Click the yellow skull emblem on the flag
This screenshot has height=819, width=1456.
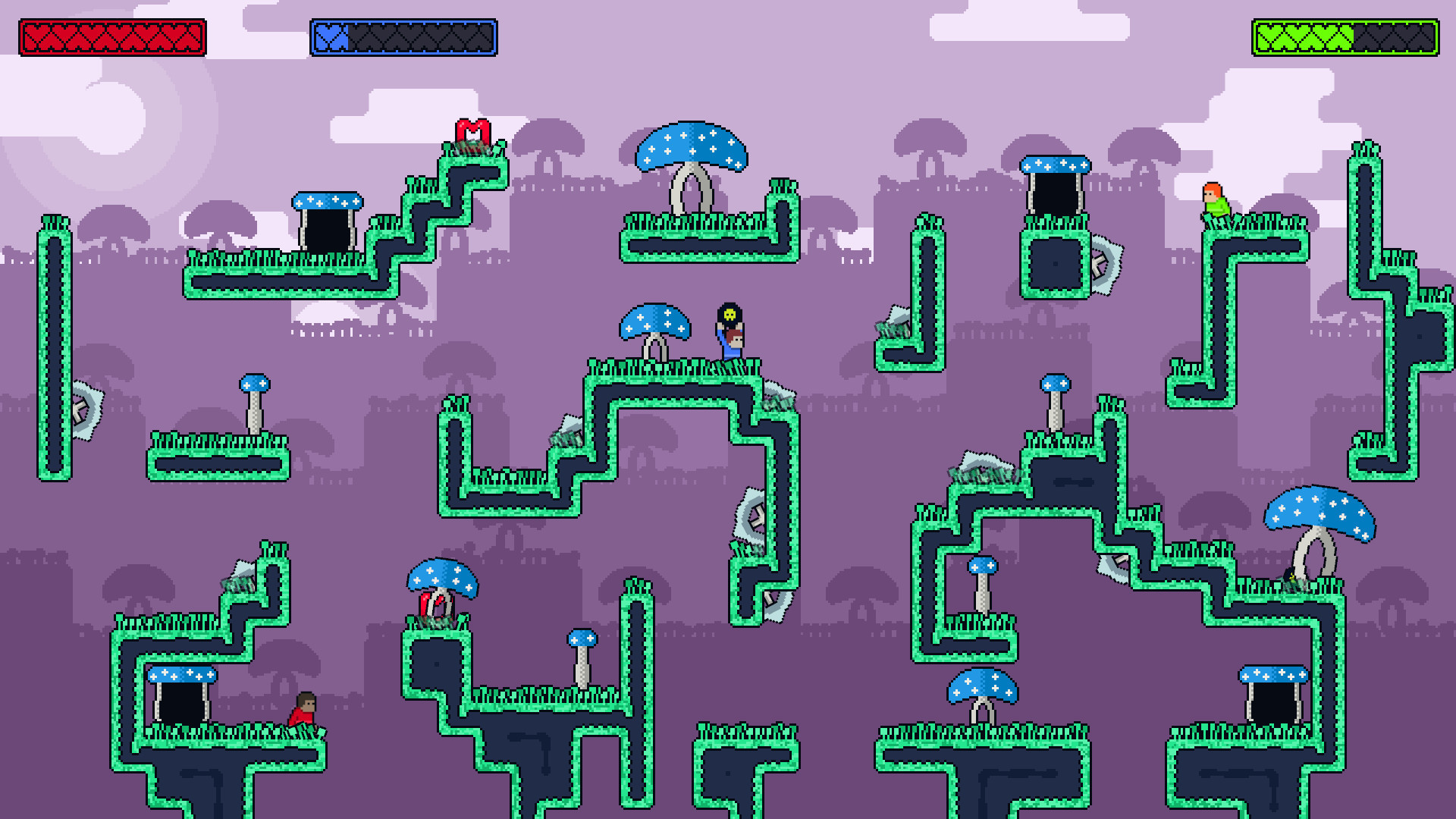[729, 313]
